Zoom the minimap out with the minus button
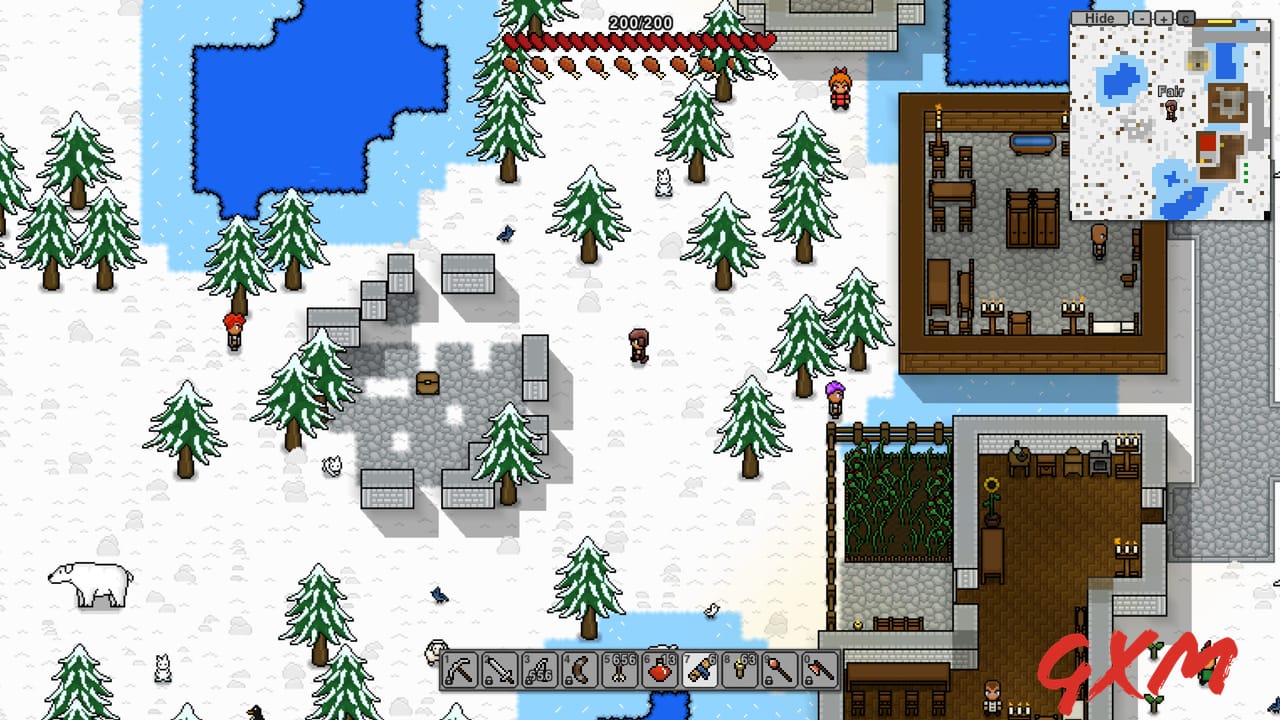 pos(1142,18)
